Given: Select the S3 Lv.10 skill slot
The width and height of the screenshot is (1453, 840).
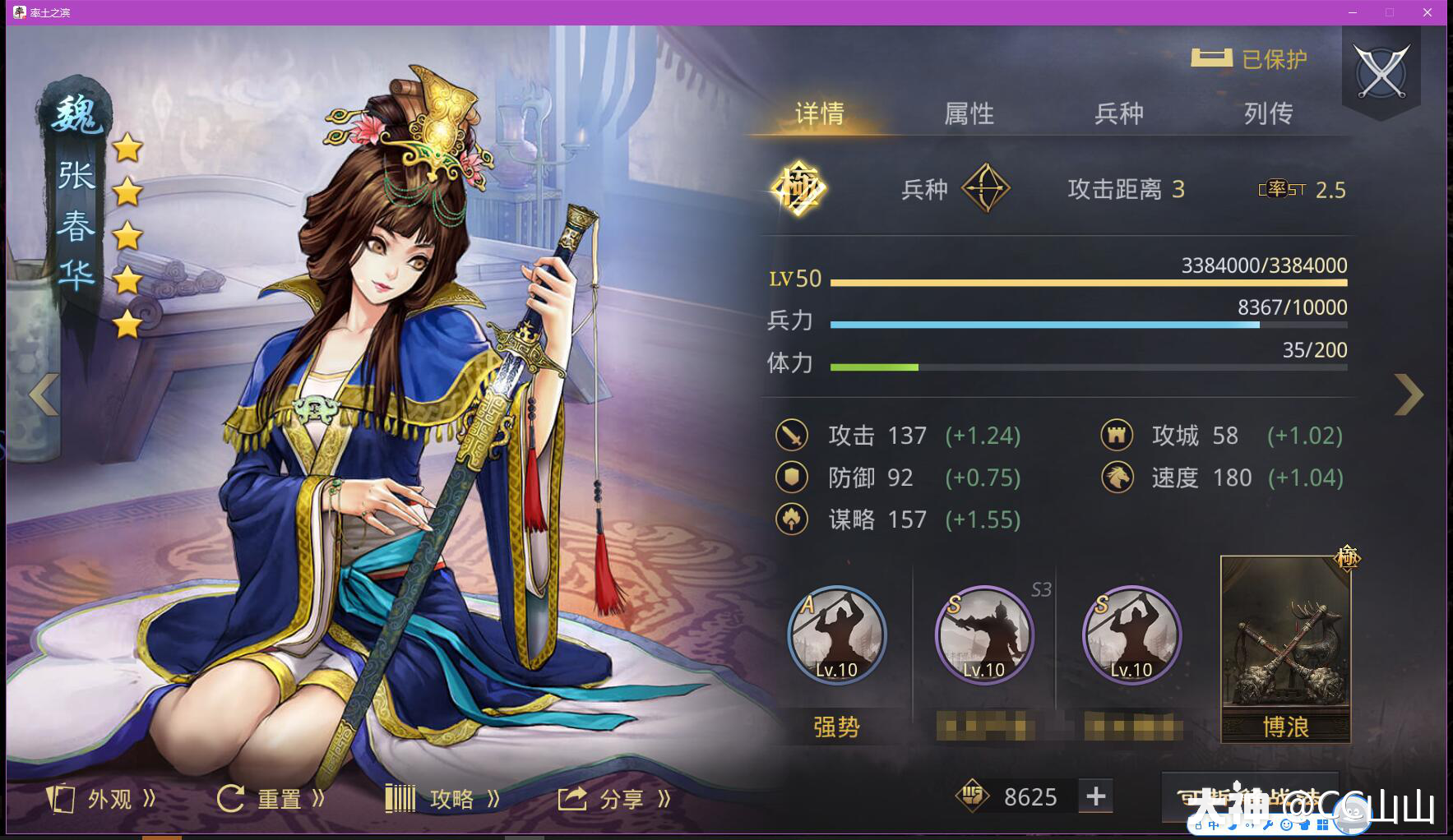Looking at the screenshot, I should tap(983, 637).
